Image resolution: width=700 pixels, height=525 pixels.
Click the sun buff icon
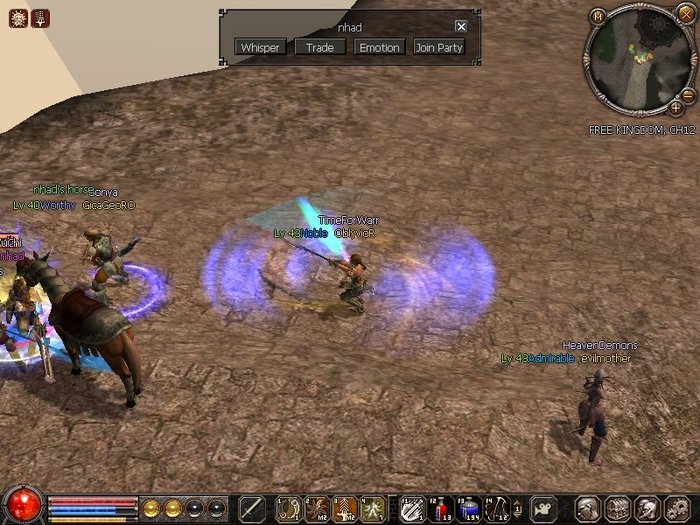pyautogui.click(x=18, y=18)
